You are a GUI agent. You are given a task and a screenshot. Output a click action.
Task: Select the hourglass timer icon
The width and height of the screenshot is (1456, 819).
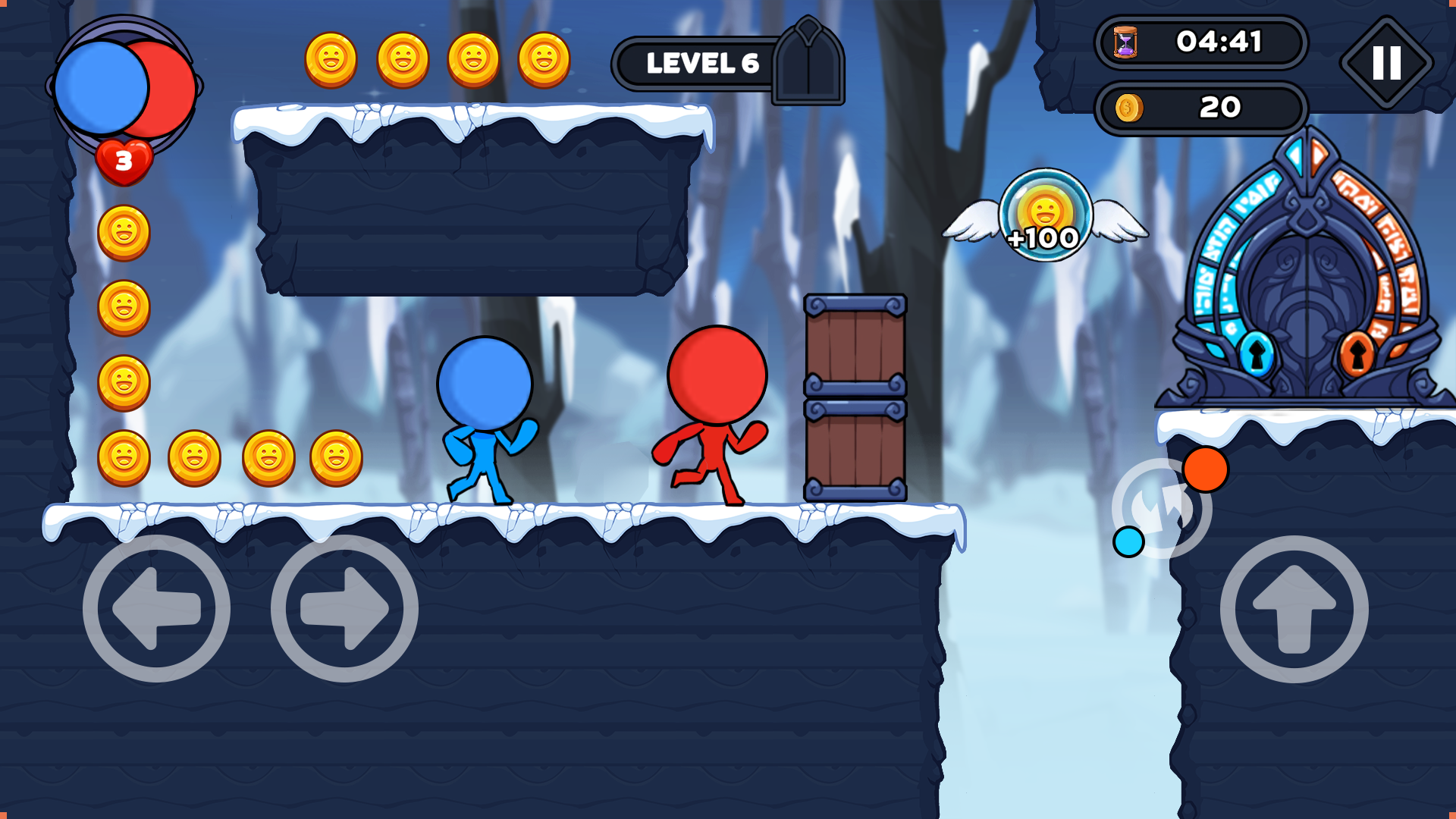coord(1125,43)
